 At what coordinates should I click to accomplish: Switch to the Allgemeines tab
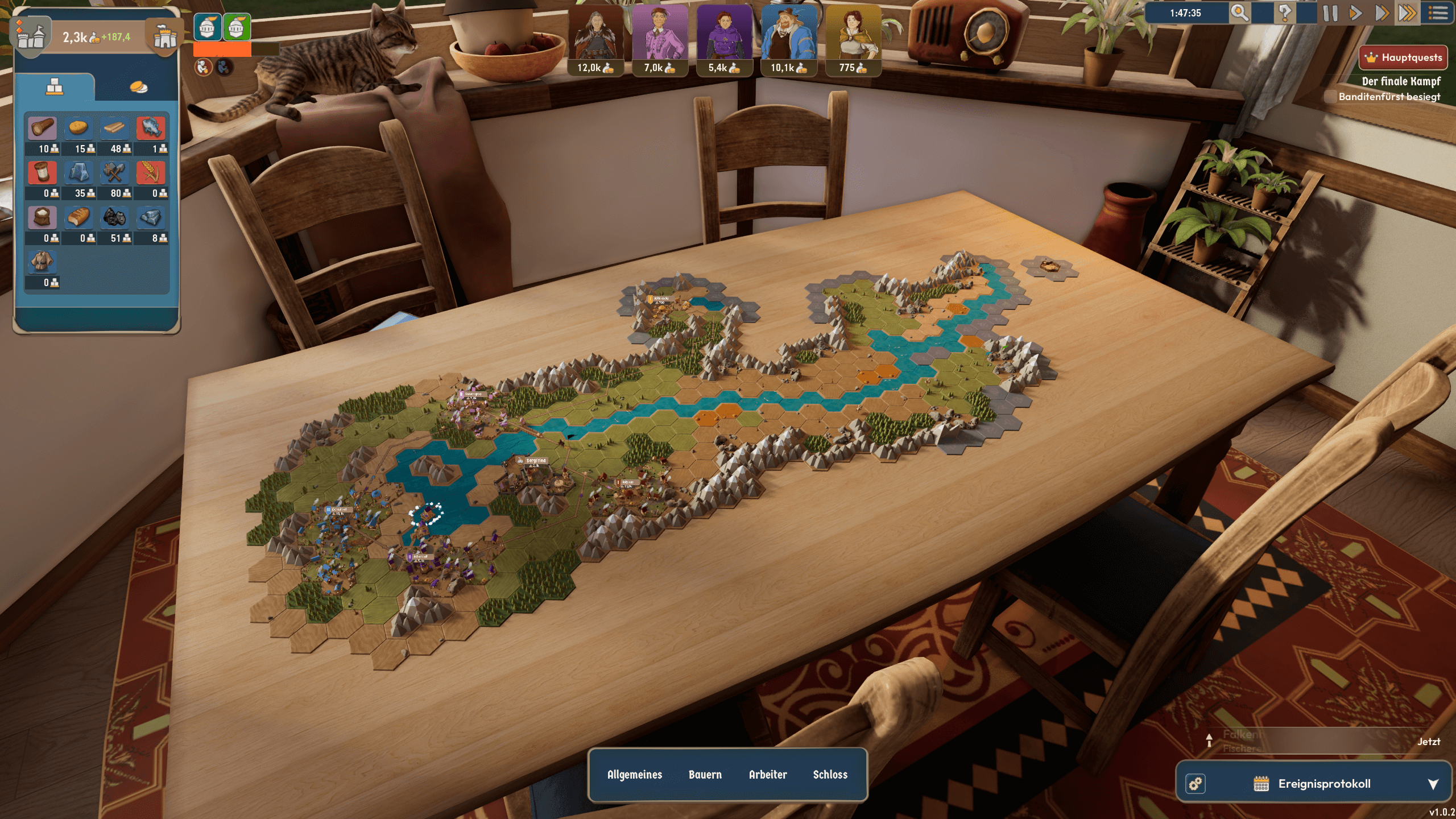pyautogui.click(x=635, y=775)
